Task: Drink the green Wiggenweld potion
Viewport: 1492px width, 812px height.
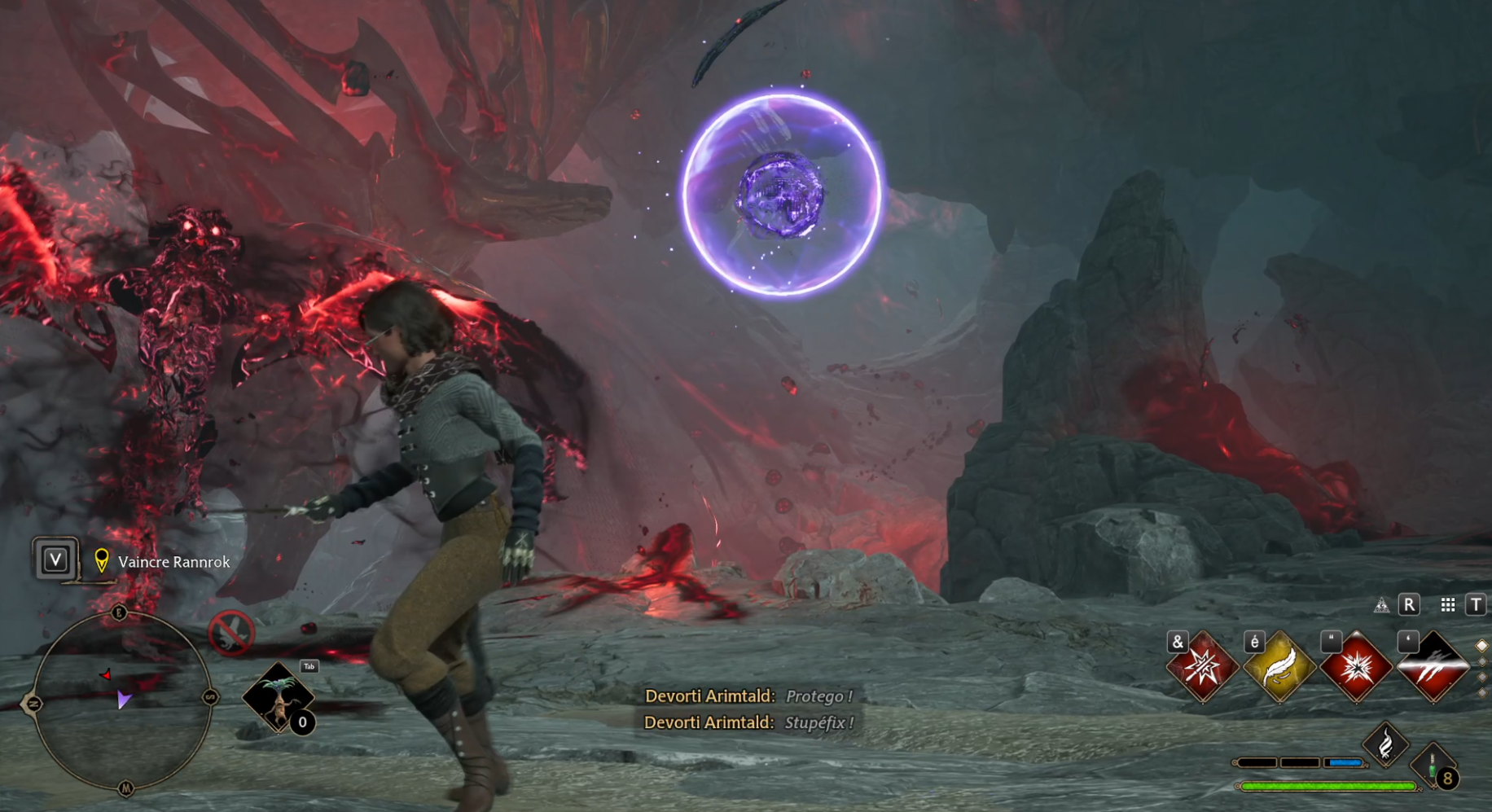Action: [x=1433, y=765]
